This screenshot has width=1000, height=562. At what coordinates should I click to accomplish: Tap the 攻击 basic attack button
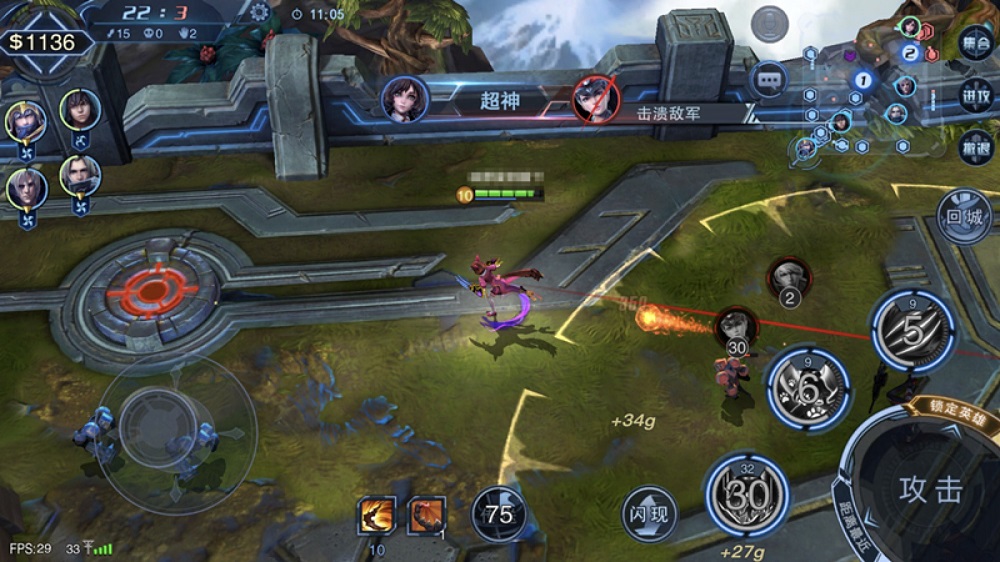(930, 489)
